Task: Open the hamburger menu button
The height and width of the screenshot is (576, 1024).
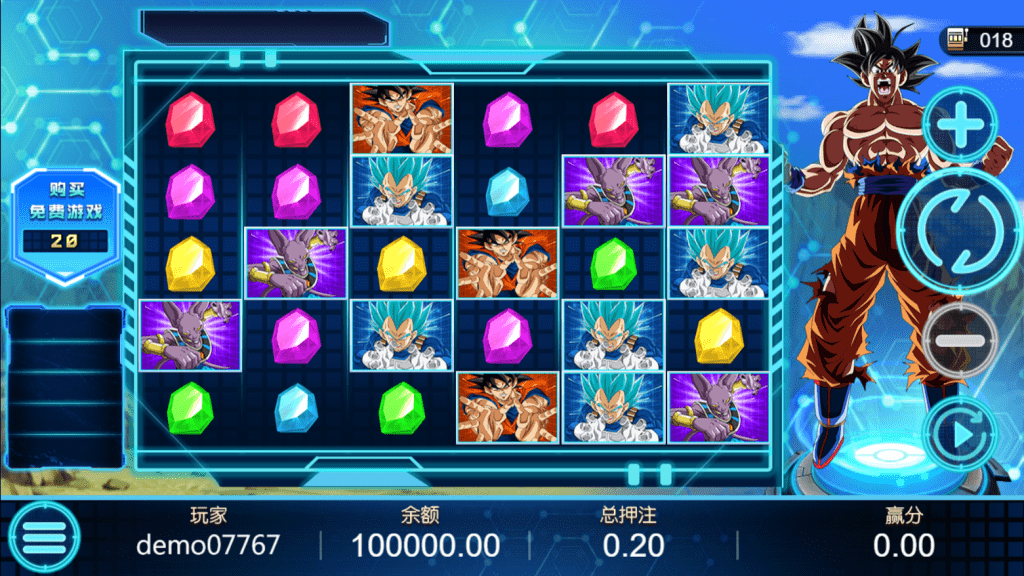Action: tap(43, 538)
